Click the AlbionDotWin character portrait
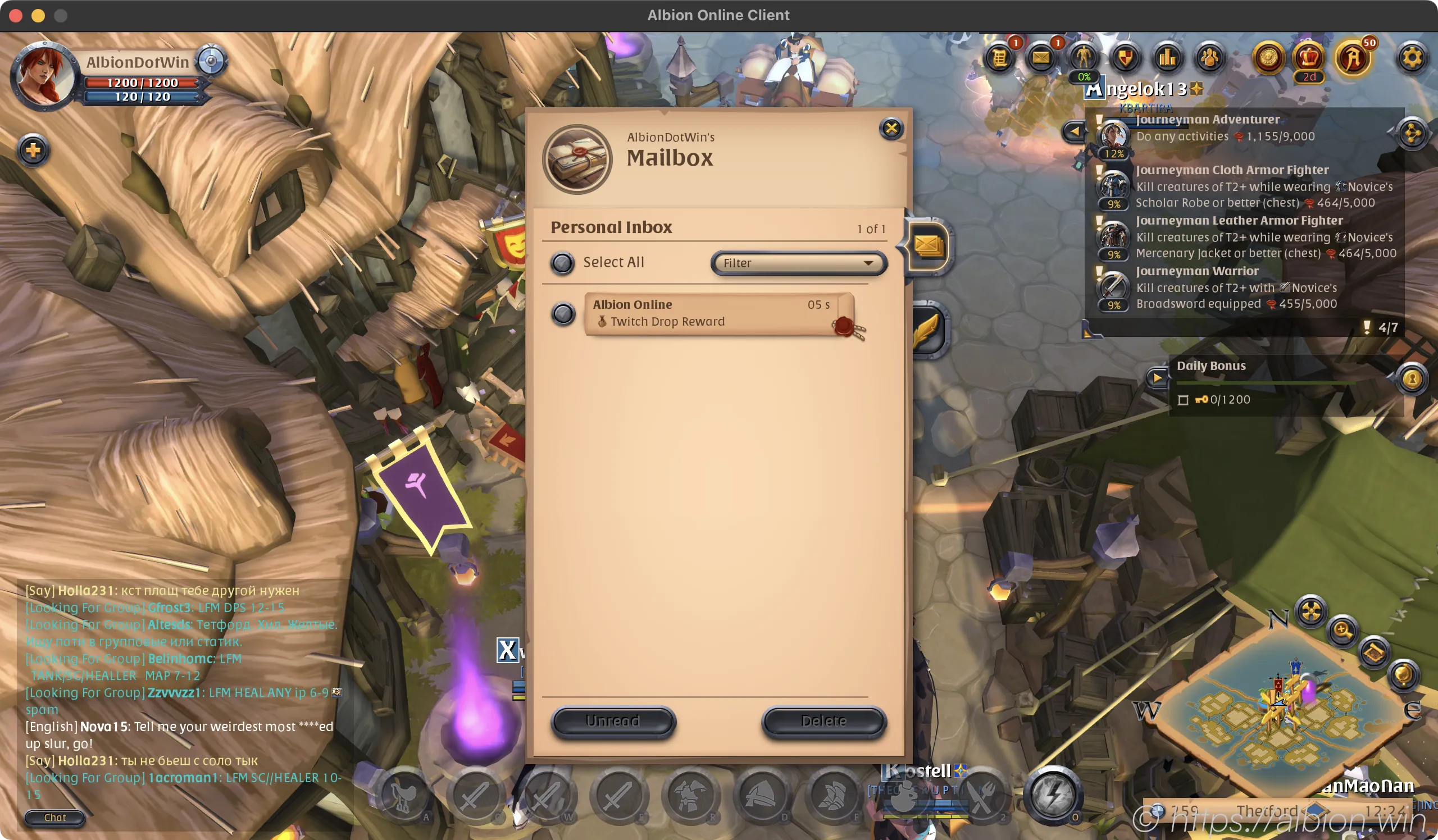 pyautogui.click(x=43, y=77)
